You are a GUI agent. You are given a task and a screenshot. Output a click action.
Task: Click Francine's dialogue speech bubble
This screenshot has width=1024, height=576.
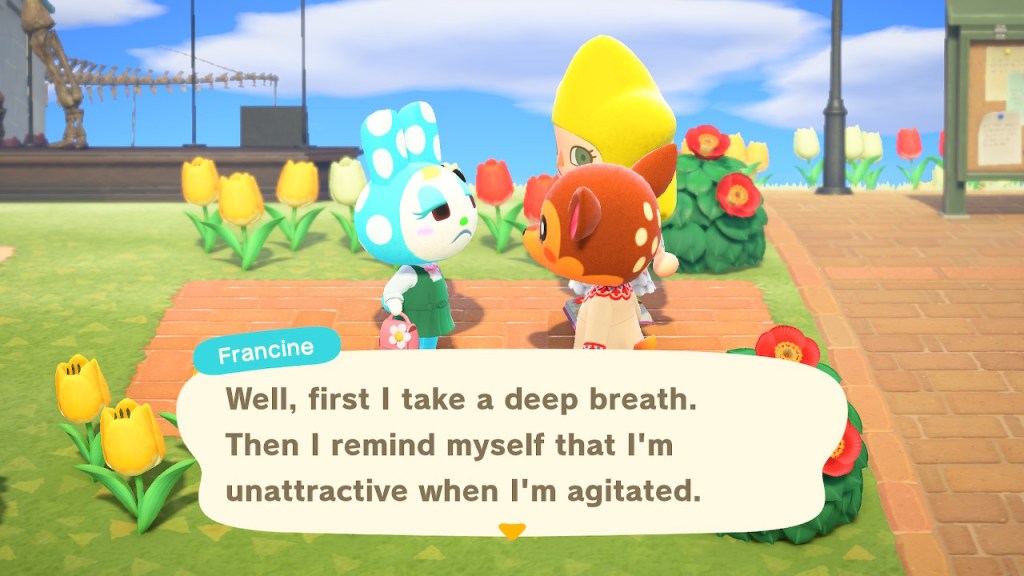pos(510,444)
